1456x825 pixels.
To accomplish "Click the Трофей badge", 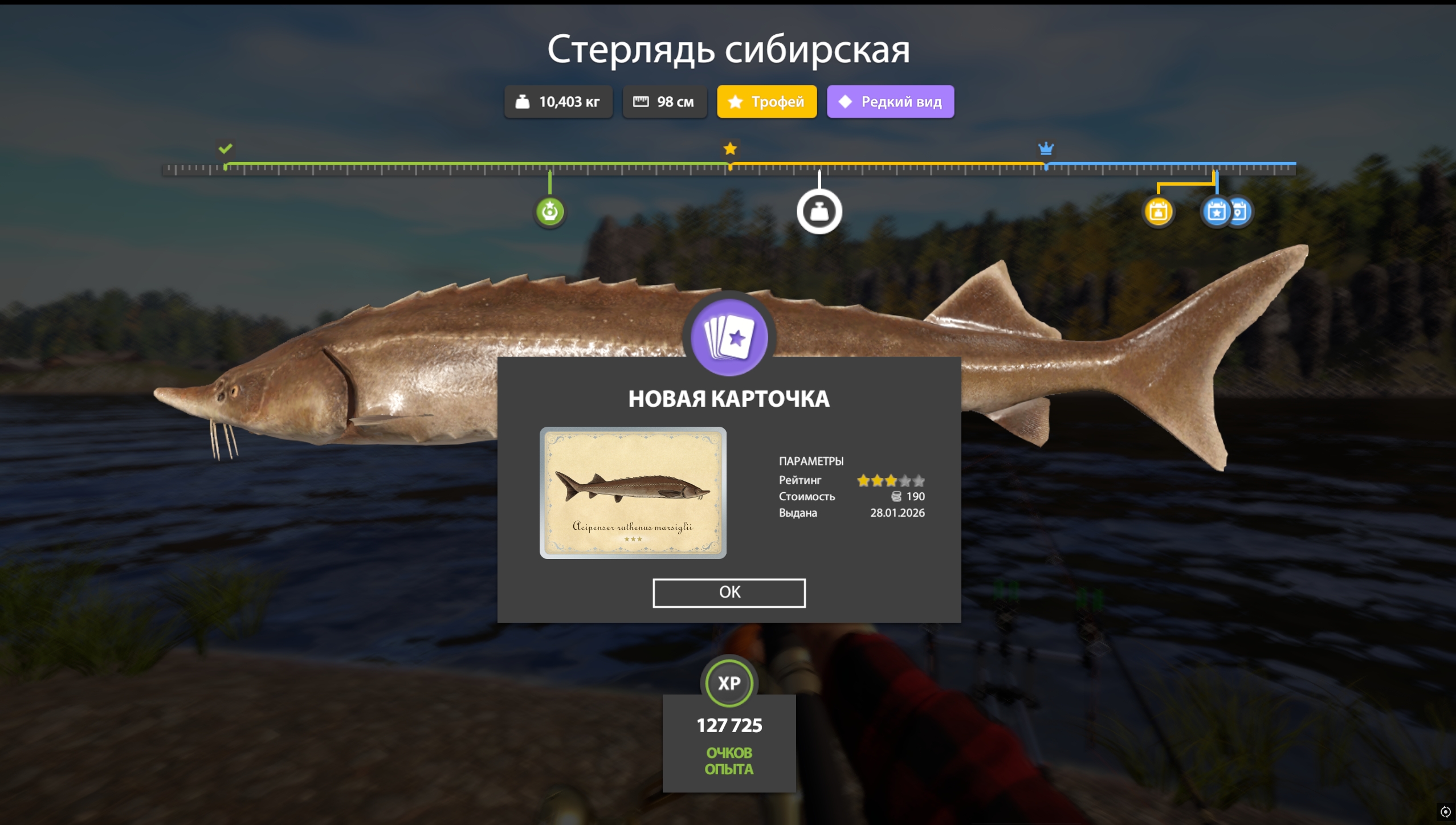I will click(x=766, y=101).
